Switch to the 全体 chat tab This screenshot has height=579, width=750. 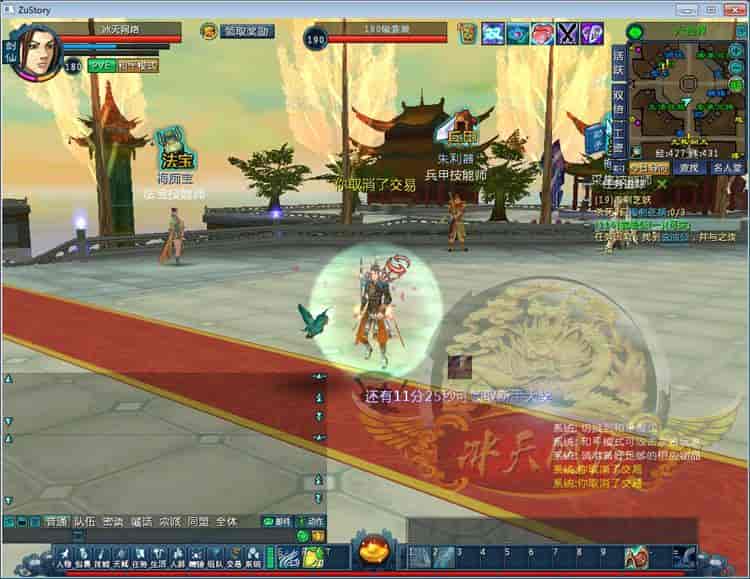226,522
